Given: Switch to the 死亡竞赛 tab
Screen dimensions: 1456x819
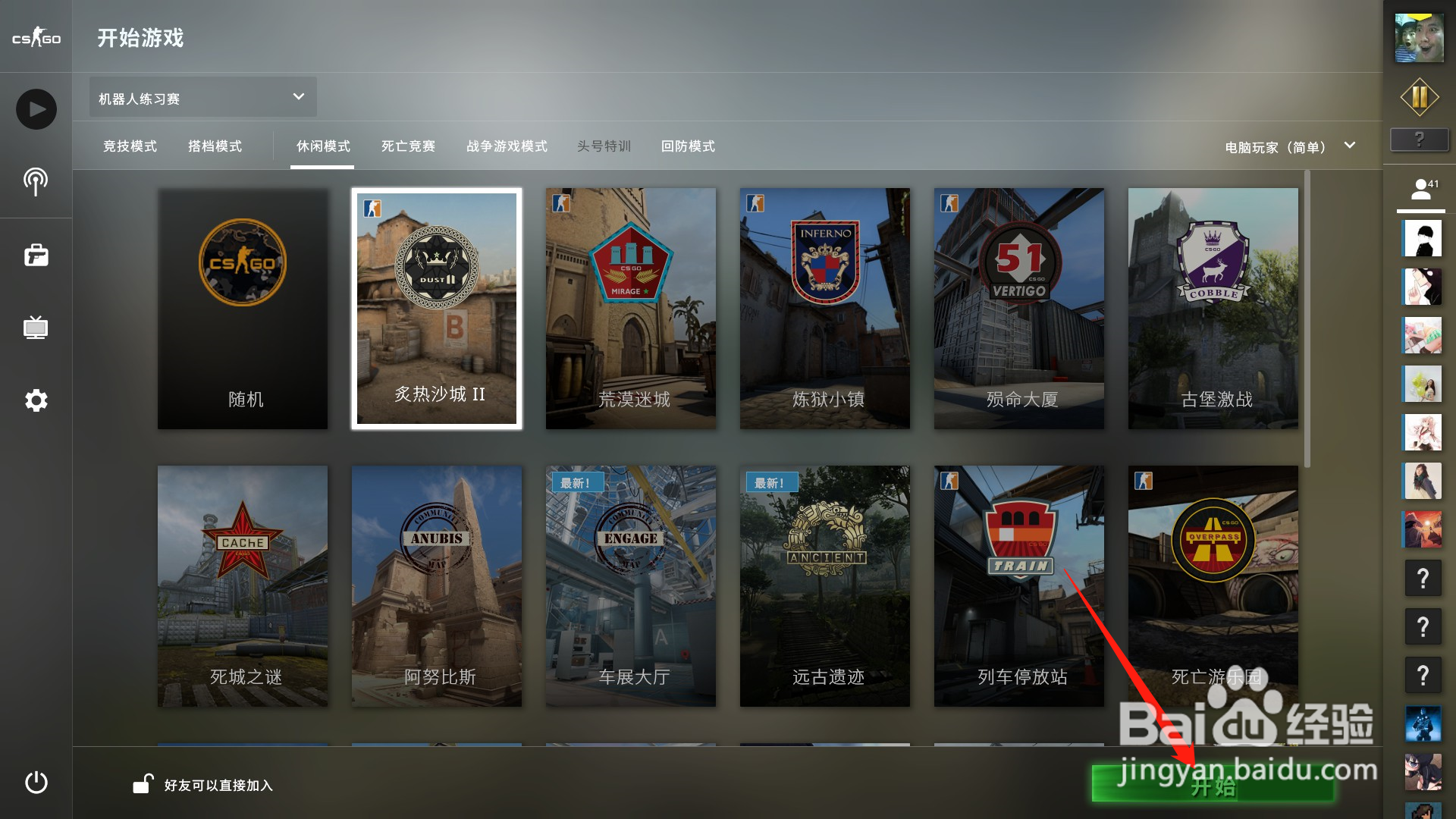Looking at the screenshot, I should point(409,146).
